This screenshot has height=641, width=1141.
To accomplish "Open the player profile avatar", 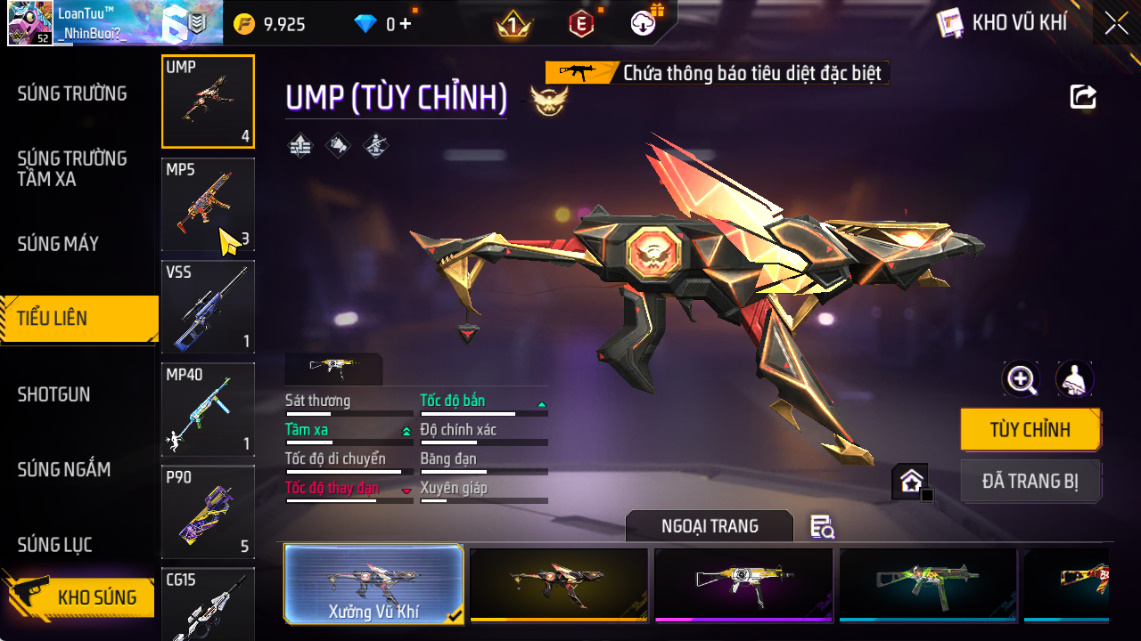I will 30,23.
